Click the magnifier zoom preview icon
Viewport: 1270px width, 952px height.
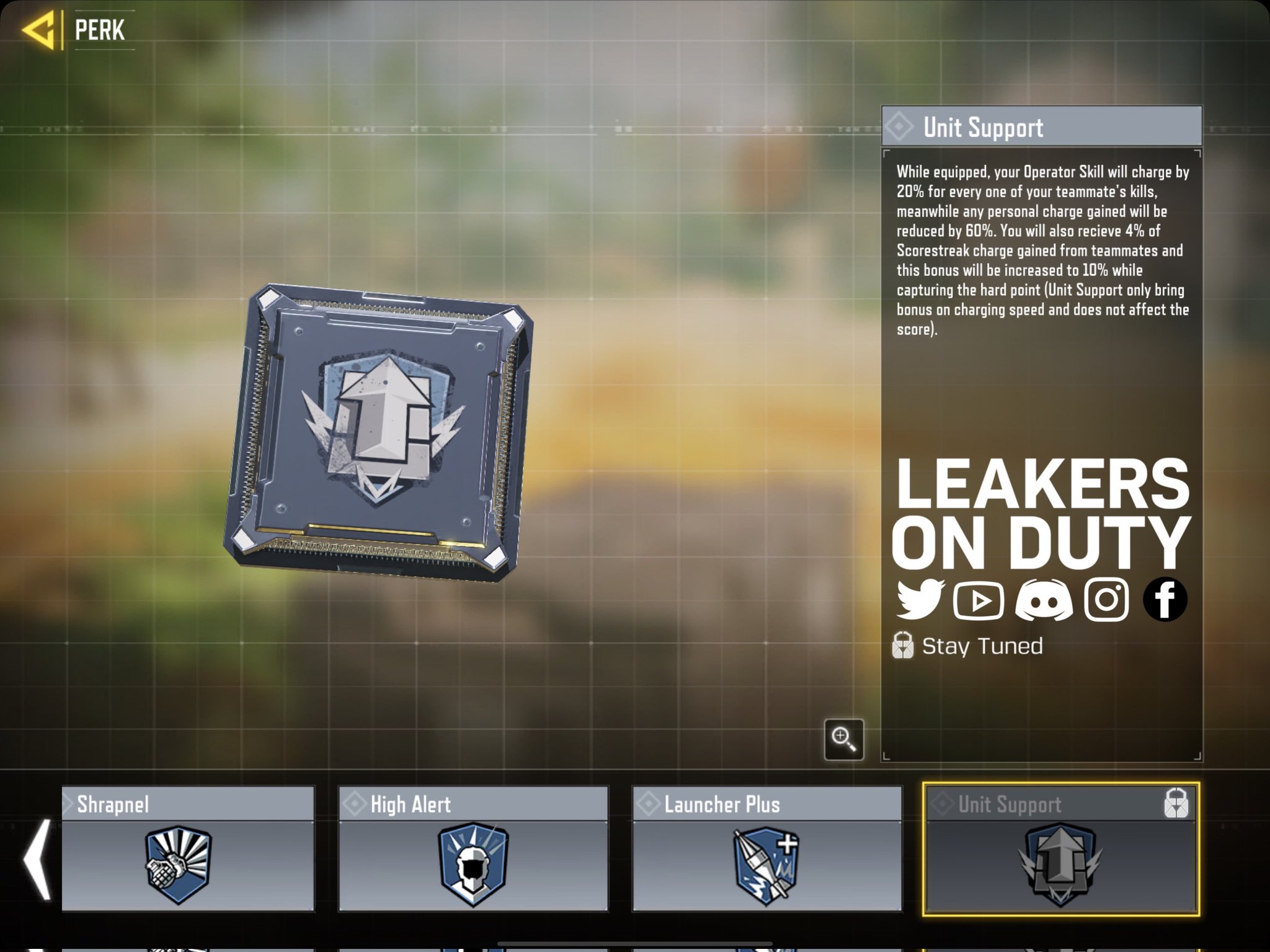pos(845,741)
